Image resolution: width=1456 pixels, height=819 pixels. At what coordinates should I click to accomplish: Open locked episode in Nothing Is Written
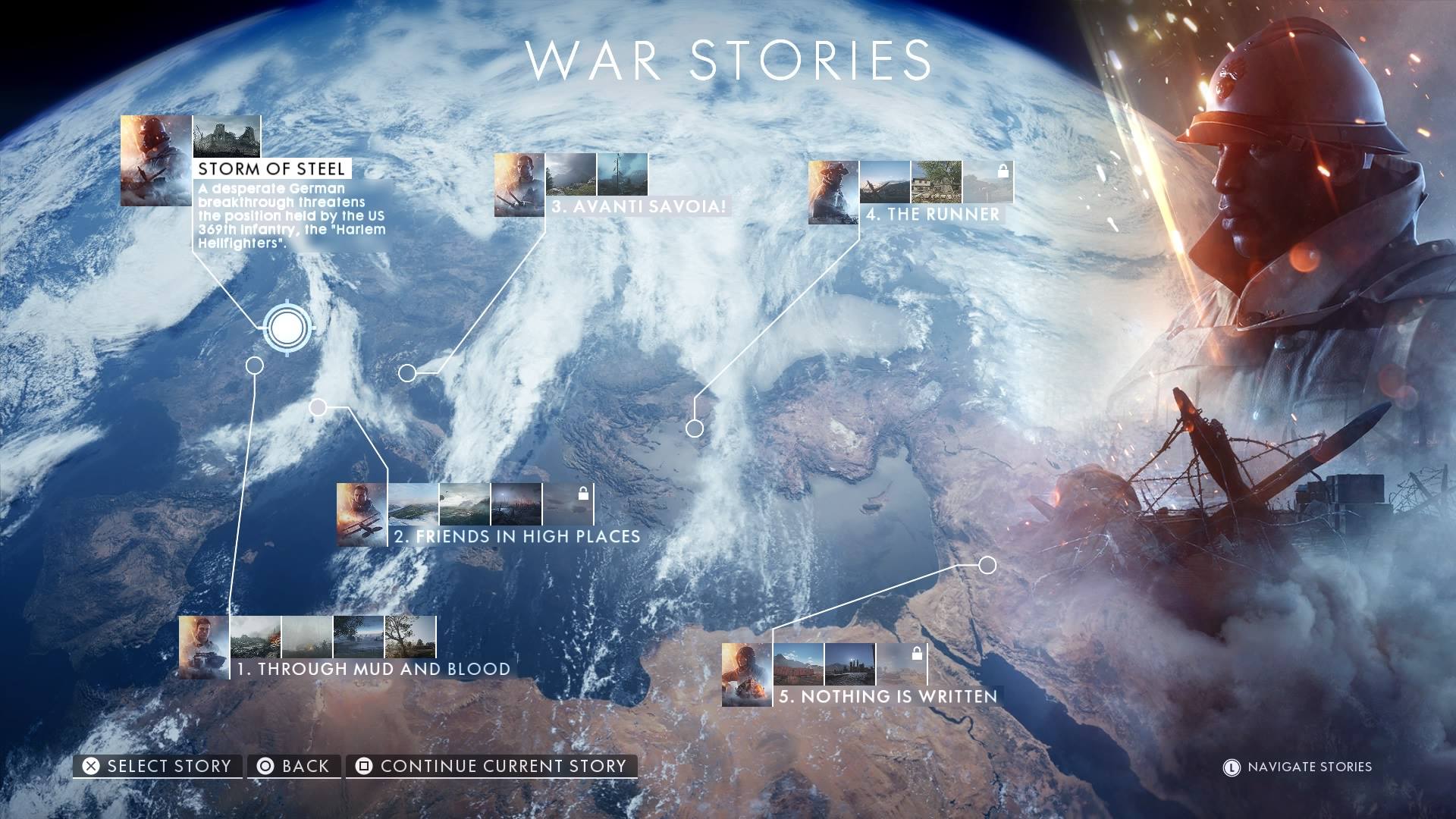pos(902,664)
